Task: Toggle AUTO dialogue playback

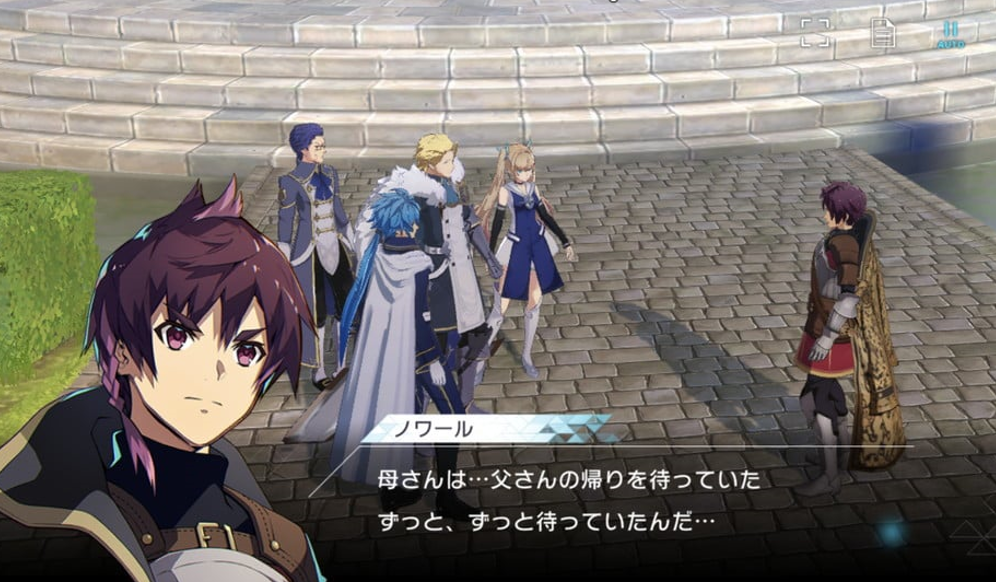Action: point(950,35)
